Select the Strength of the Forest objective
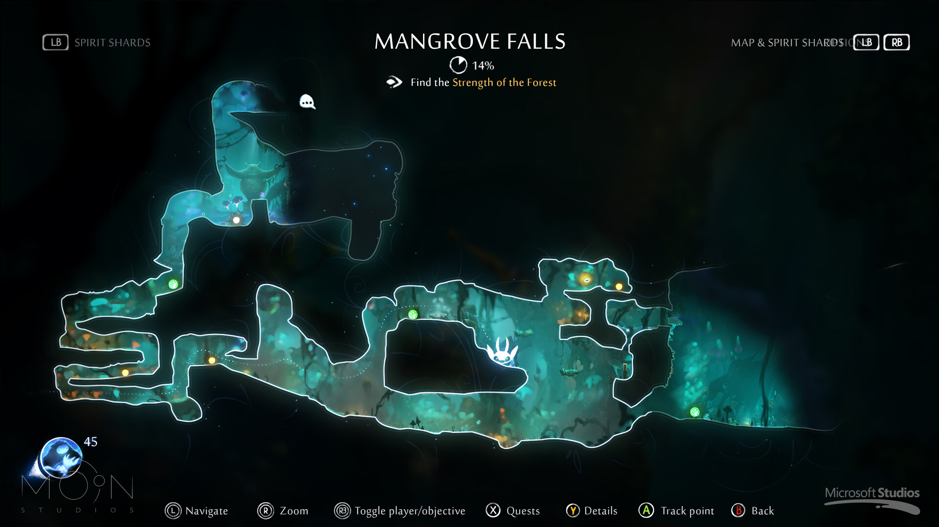 coord(503,83)
